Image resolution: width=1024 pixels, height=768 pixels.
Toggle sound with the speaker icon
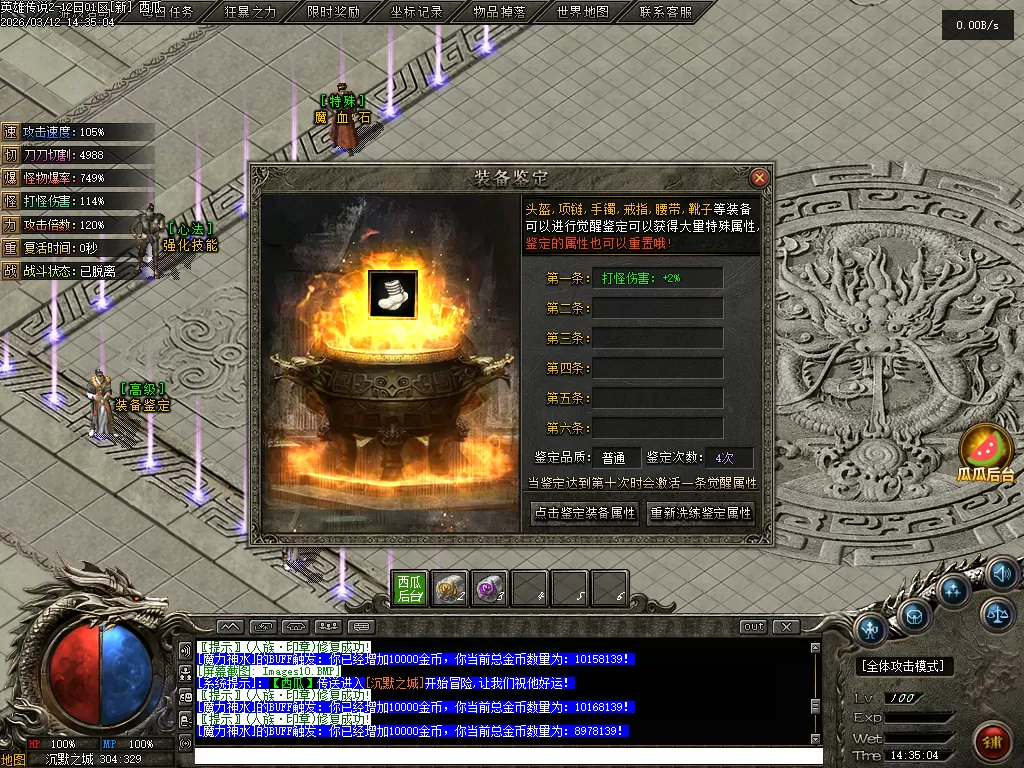(1001, 573)
